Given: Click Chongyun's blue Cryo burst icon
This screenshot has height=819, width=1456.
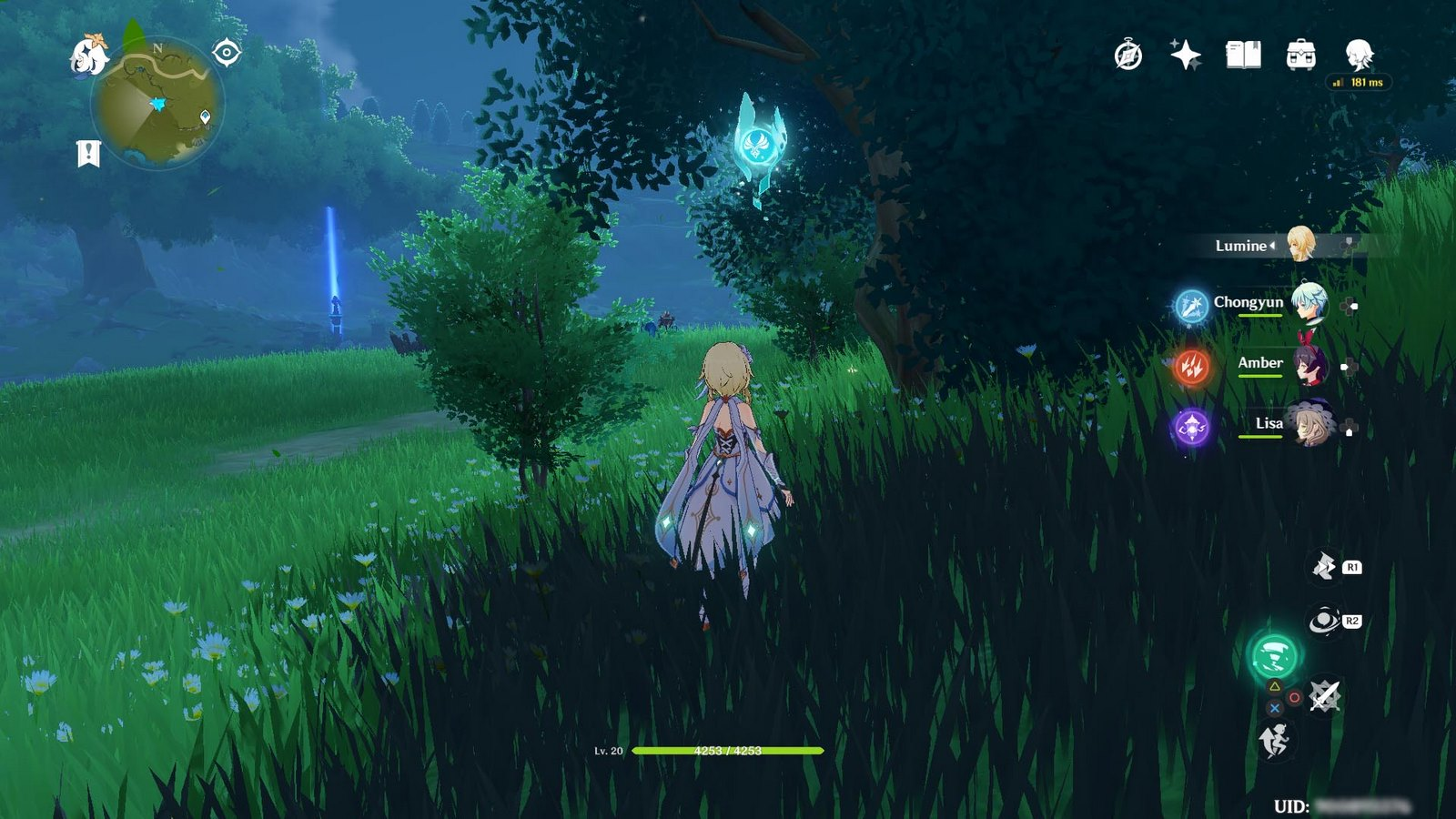Looking at the screenshot, I should tap(1191, 307).
